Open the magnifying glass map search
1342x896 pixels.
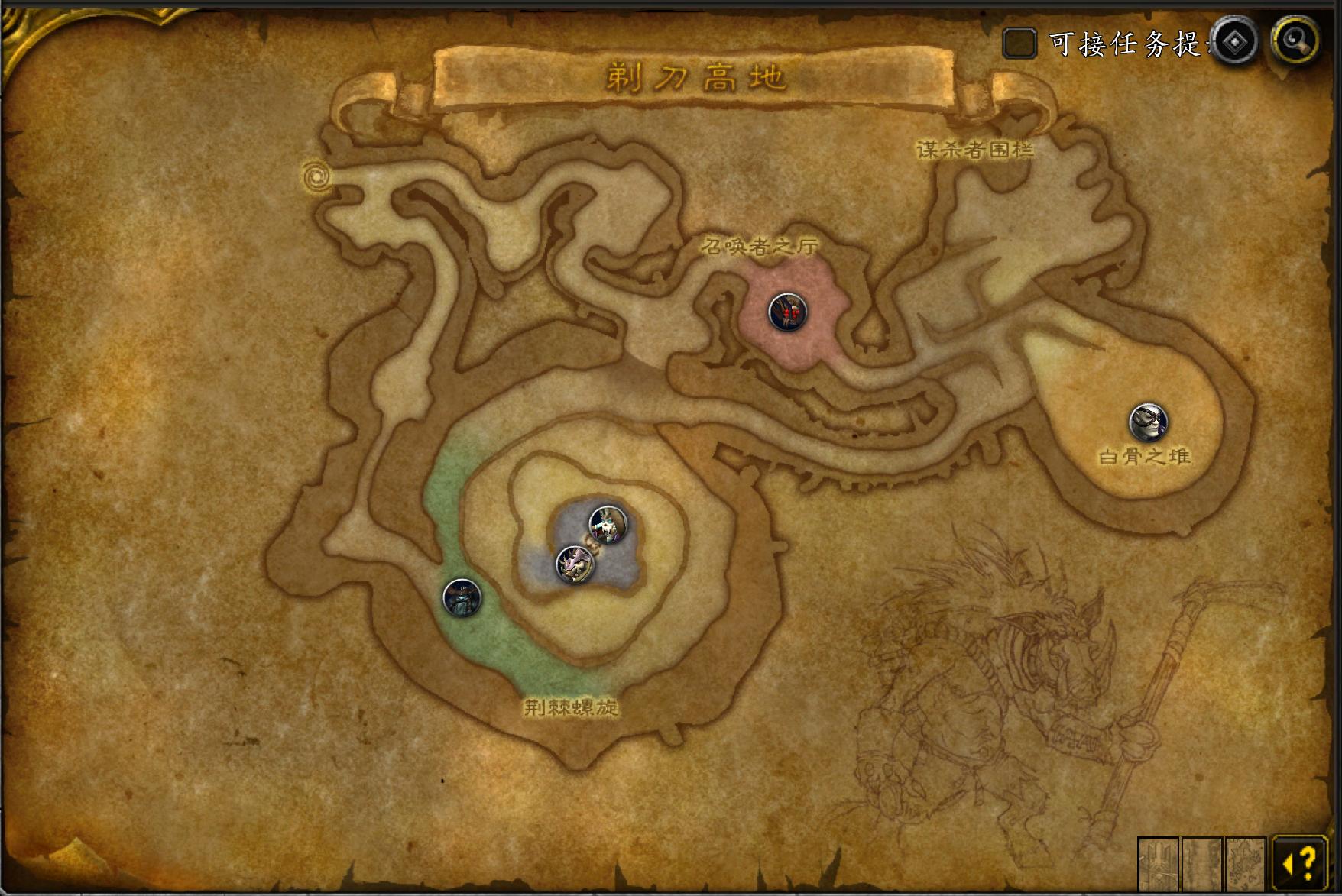(x=1296, y=40)
